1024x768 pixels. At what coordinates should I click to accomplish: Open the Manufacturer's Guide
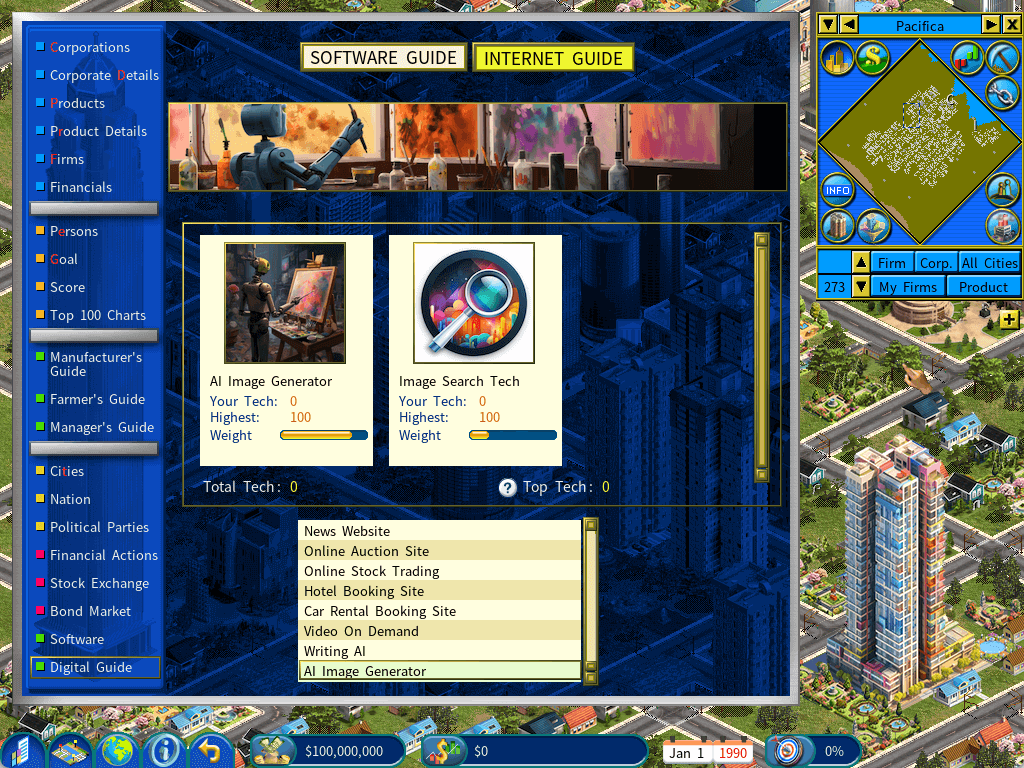tap(96, 364)
